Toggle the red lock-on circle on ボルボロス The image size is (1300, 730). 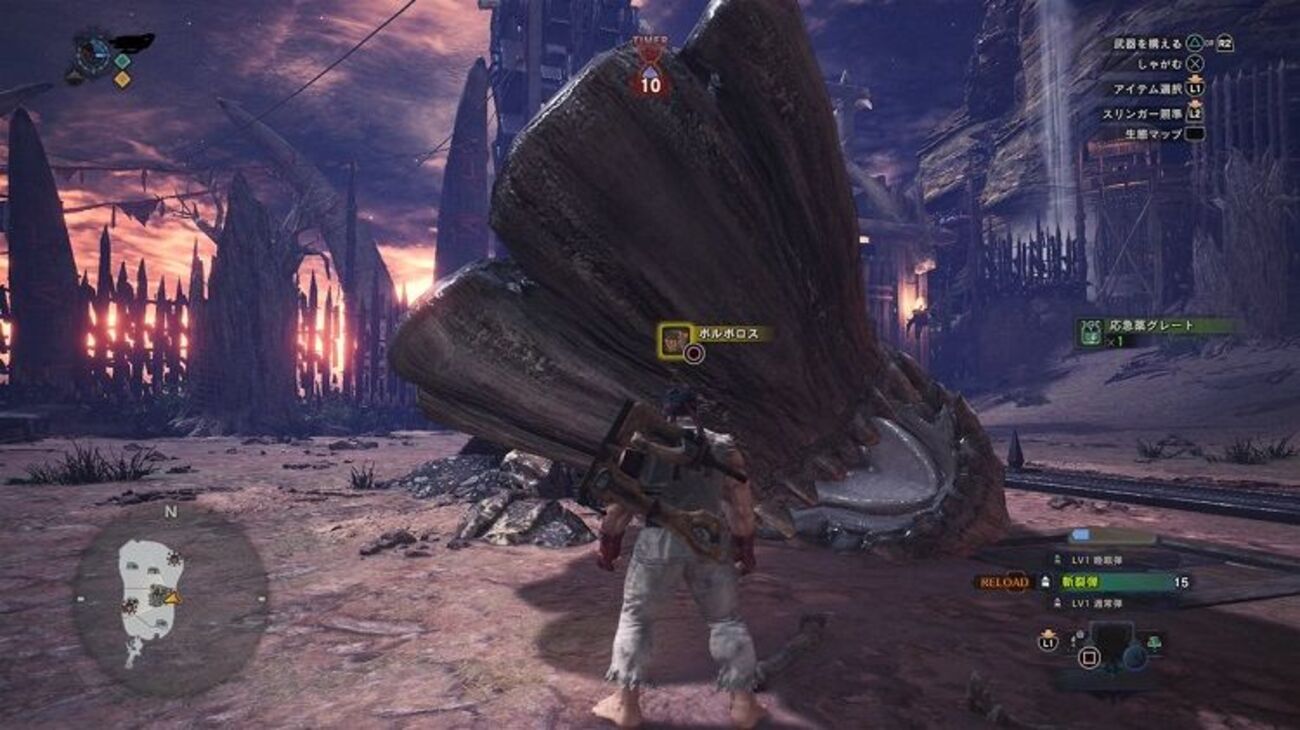point(691,352)
